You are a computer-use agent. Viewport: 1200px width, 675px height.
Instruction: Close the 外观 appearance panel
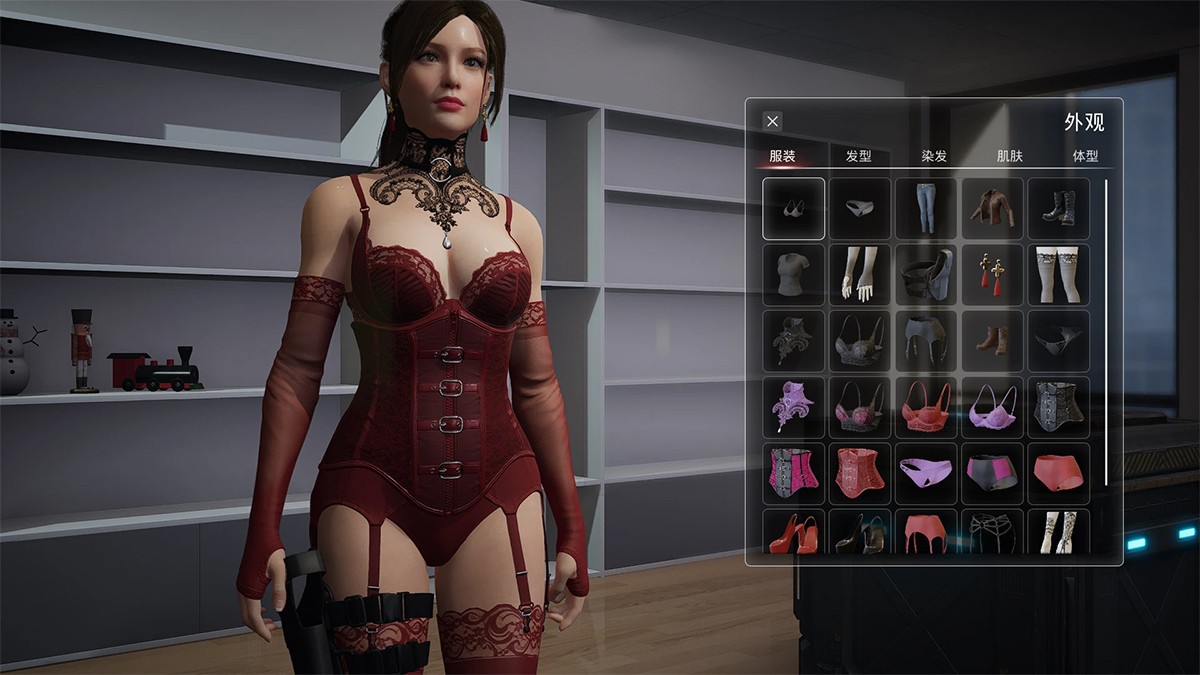click(772, 121)
